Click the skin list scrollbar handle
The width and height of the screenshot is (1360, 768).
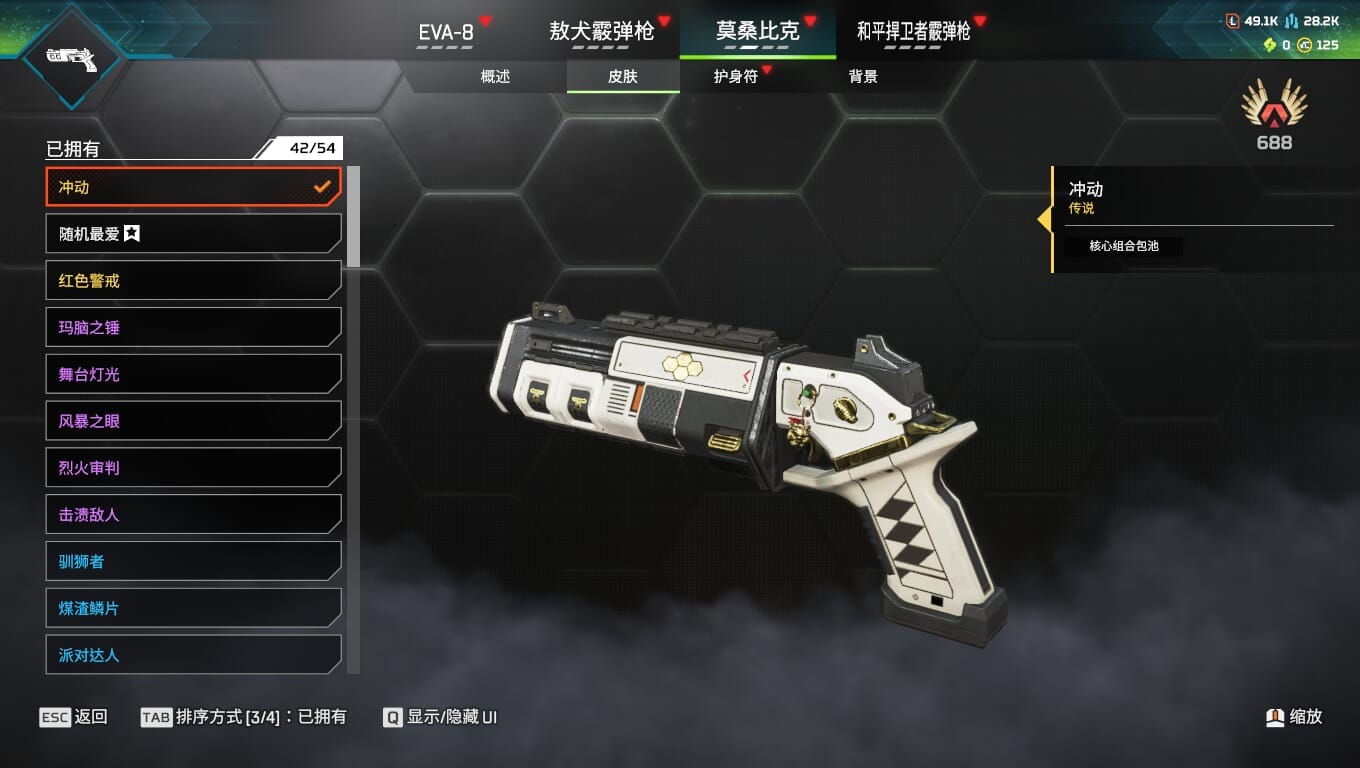pyautogui.click(x=353, y=217)
